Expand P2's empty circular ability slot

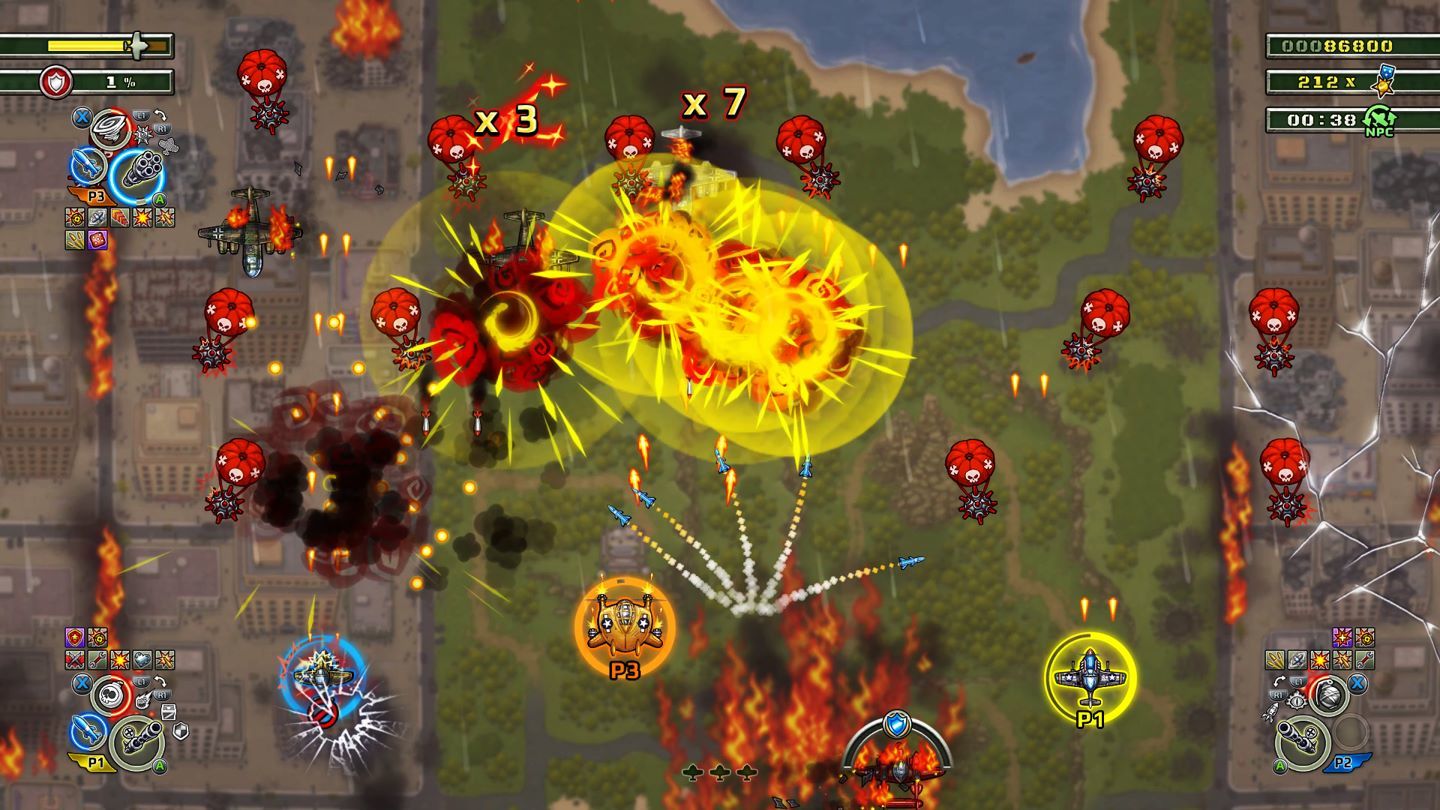1349,733
